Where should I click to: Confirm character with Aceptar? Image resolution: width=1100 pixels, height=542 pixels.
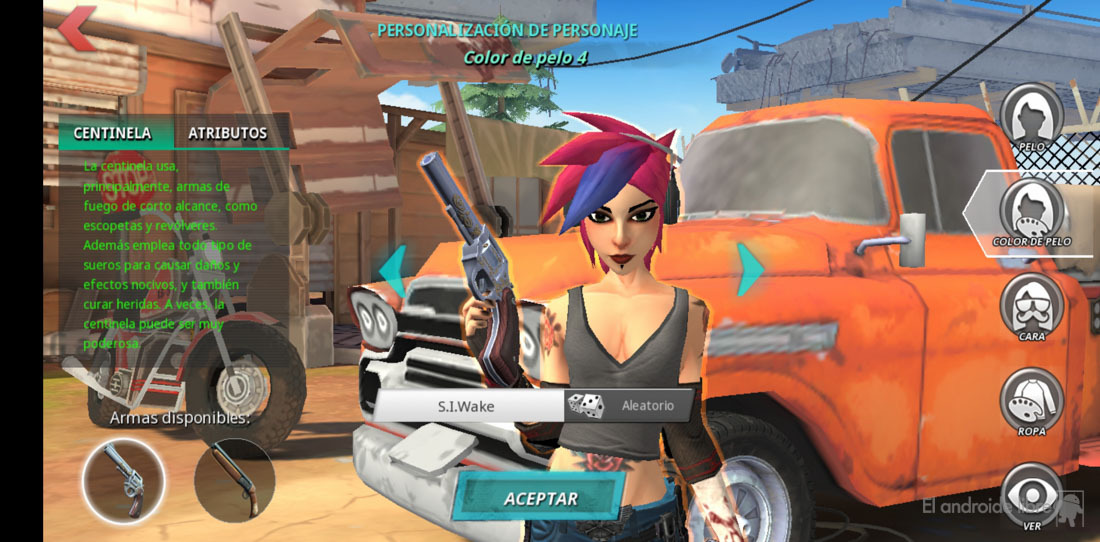point(540,497)
